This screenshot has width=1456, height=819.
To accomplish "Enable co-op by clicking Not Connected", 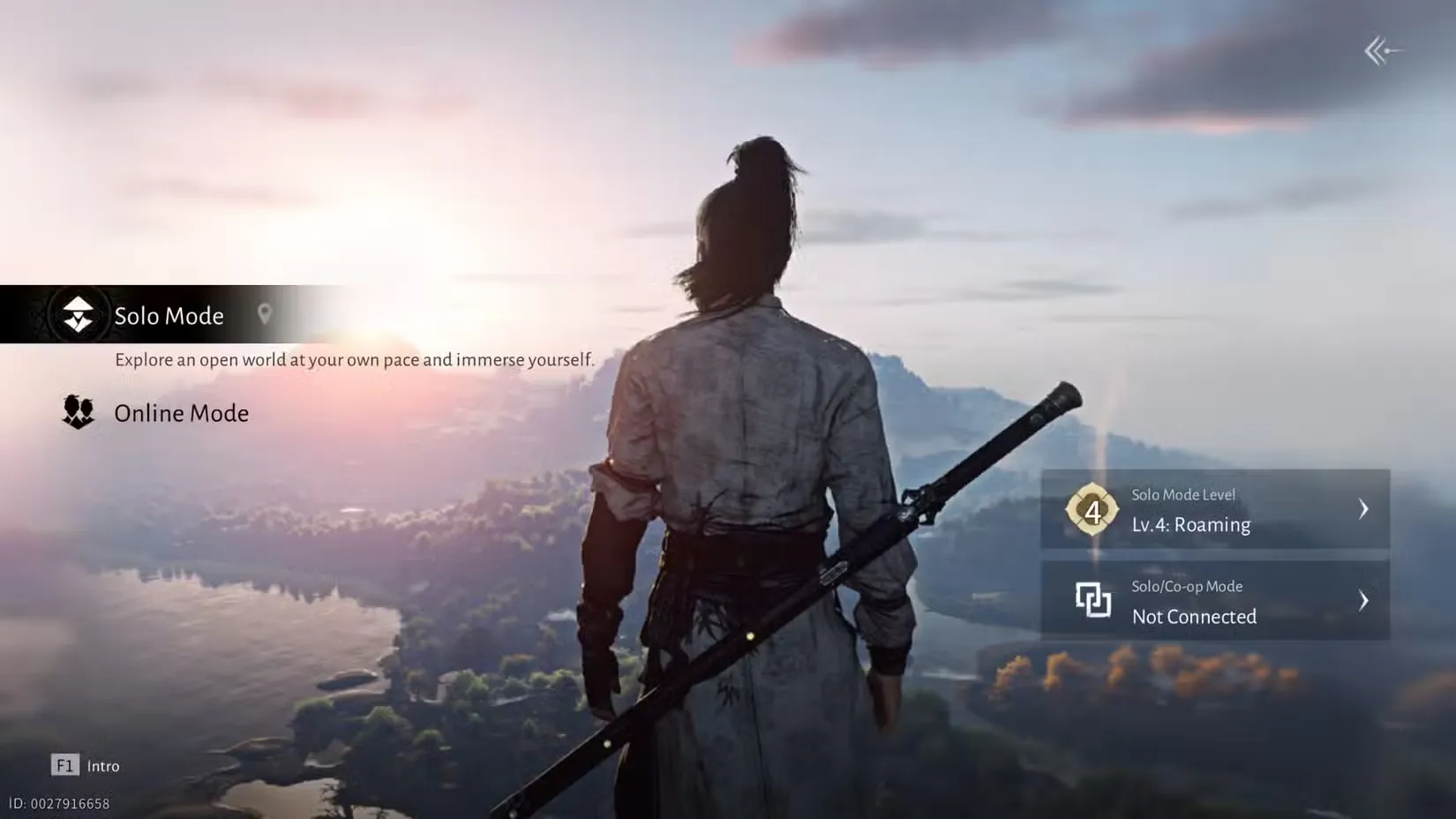I will 1193,617.
